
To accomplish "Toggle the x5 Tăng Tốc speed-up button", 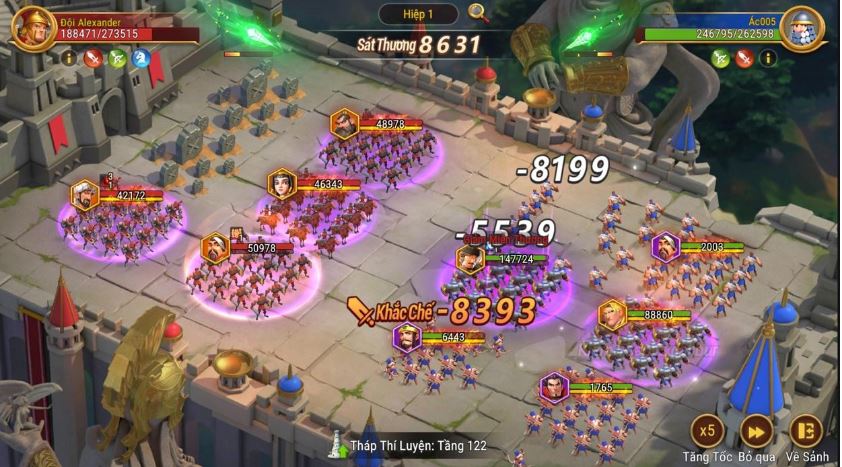I will pyautogui.click(x=707, y=431).
